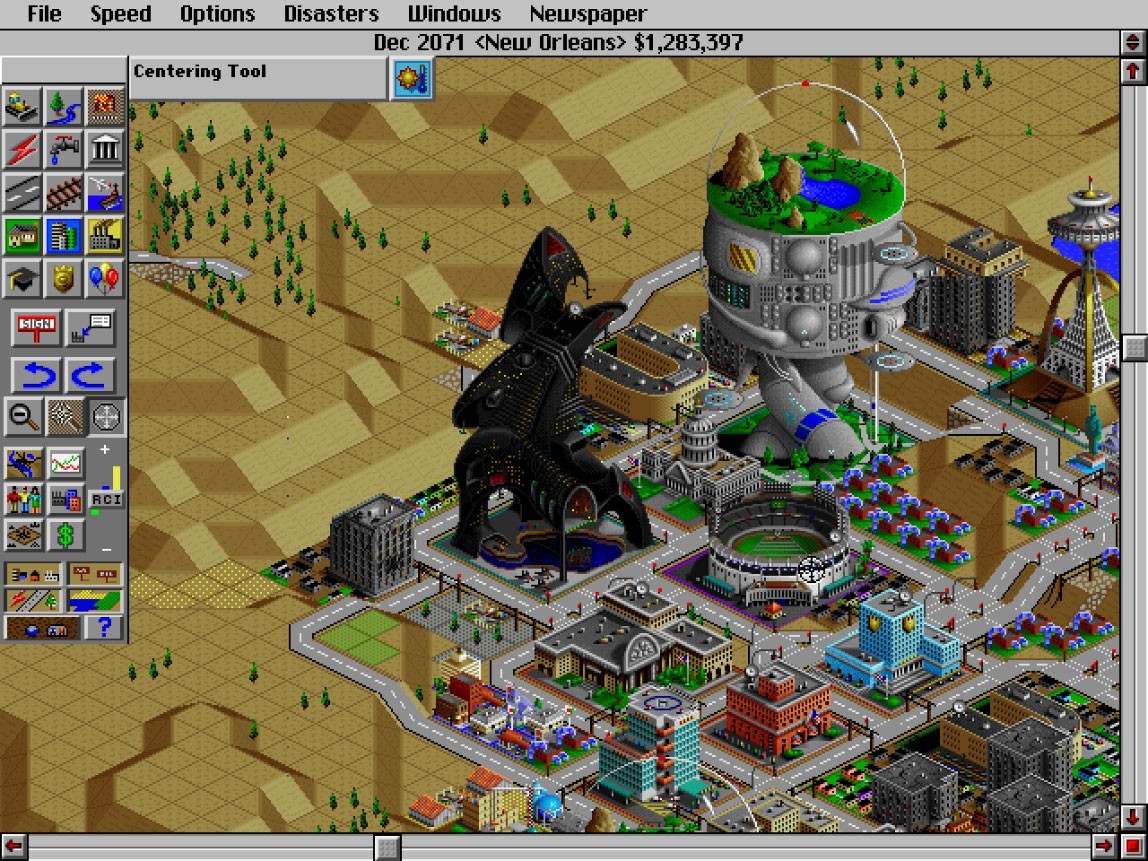Pick the police badge city services tool

[x=64, y=279]
